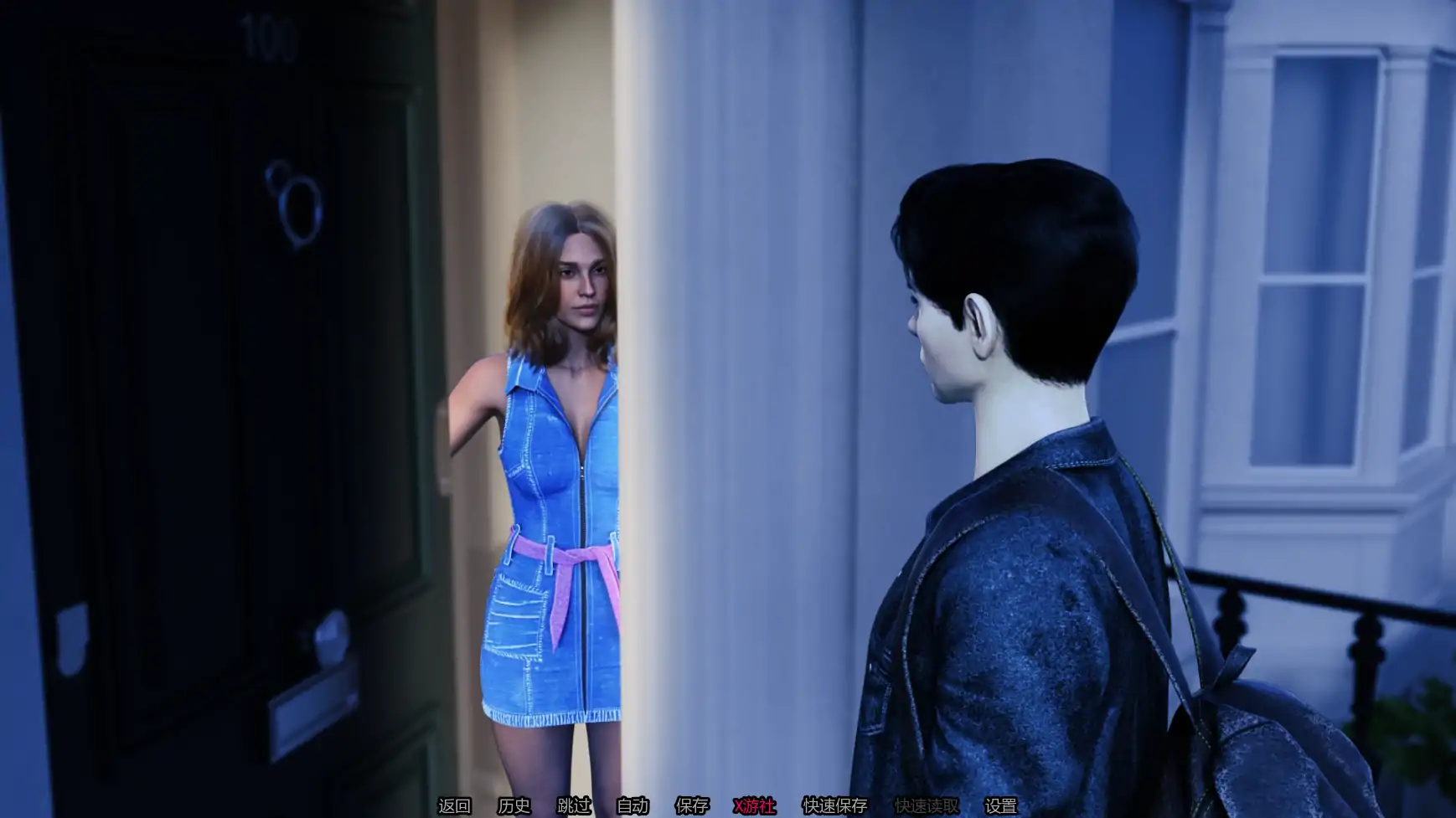Image resolution: width=1456 pixels, height=818 pixels.
Task: Select 快速保存 (Quick Save)
Action: pos(834,805)
